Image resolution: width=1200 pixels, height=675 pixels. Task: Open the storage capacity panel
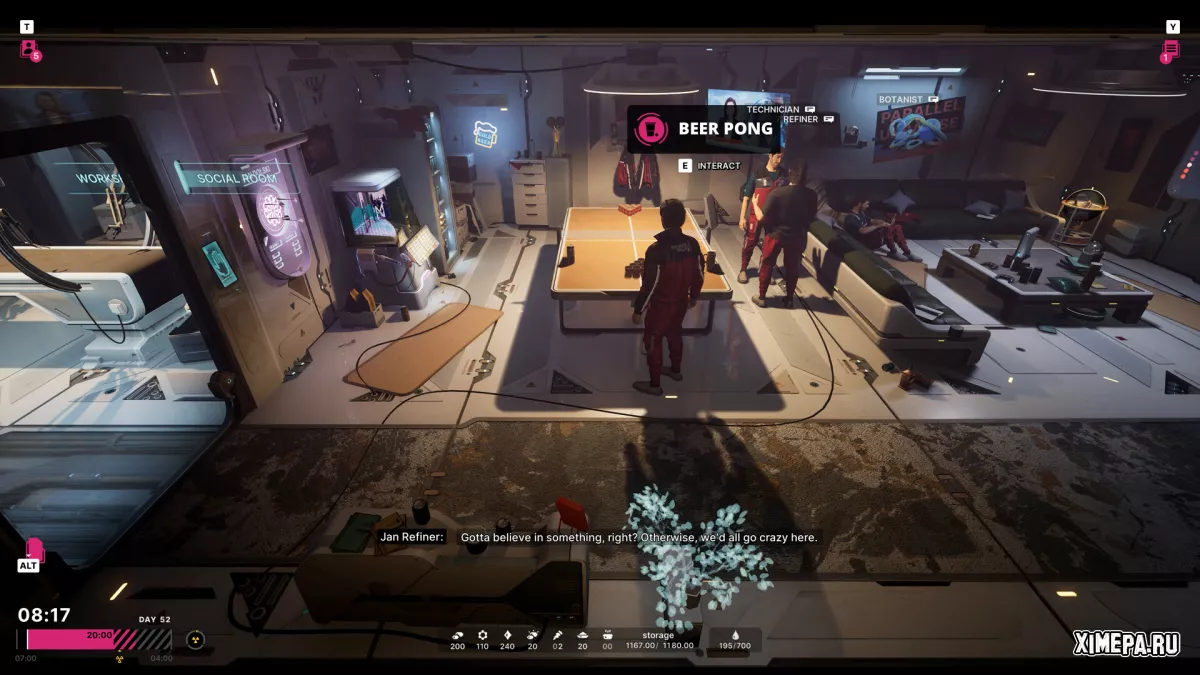point(658,641)
